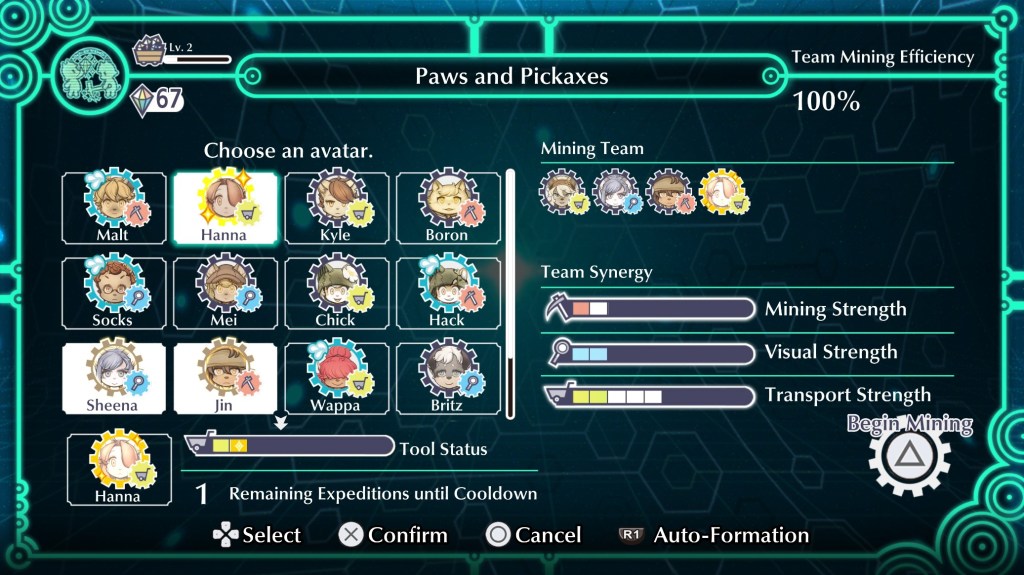Viewport: 1024px width, 575px height.
Task: Activate the Auto-Formation option
Action: (714, 535)
